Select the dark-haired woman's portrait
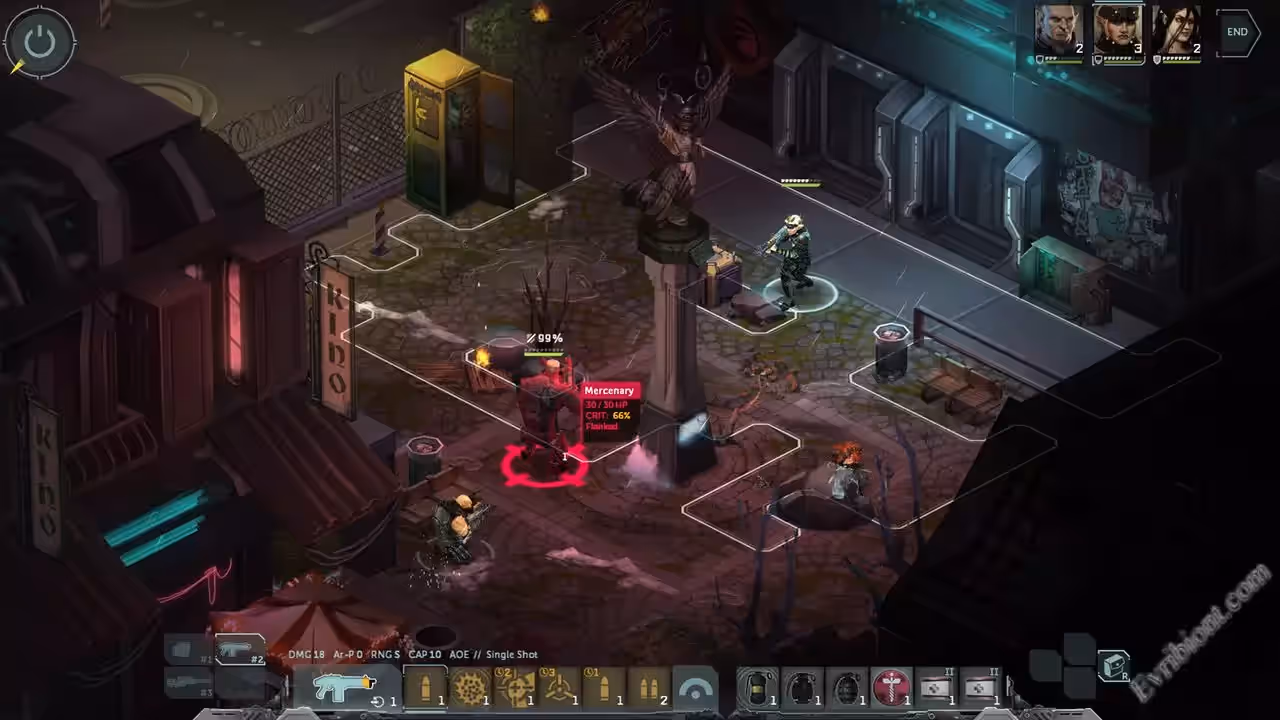This screenshot has width=1280, height=720. point(1177,30)
